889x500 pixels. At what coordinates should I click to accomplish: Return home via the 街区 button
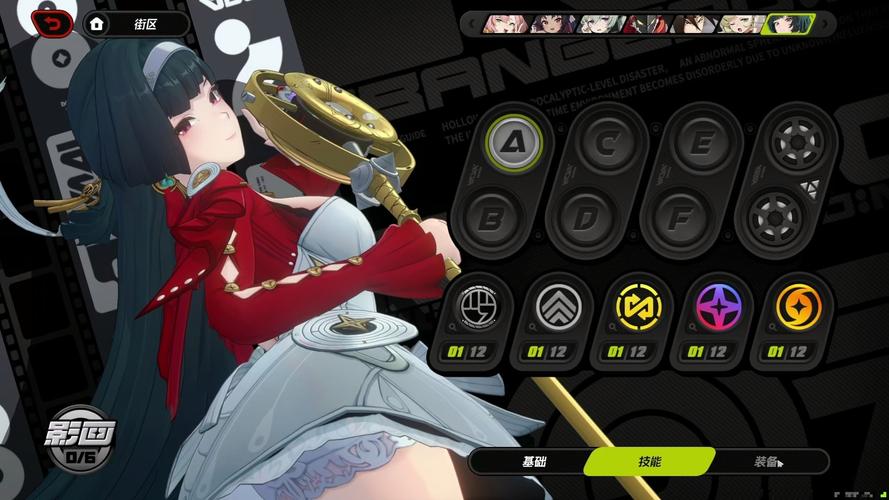[x=136, y=23]
